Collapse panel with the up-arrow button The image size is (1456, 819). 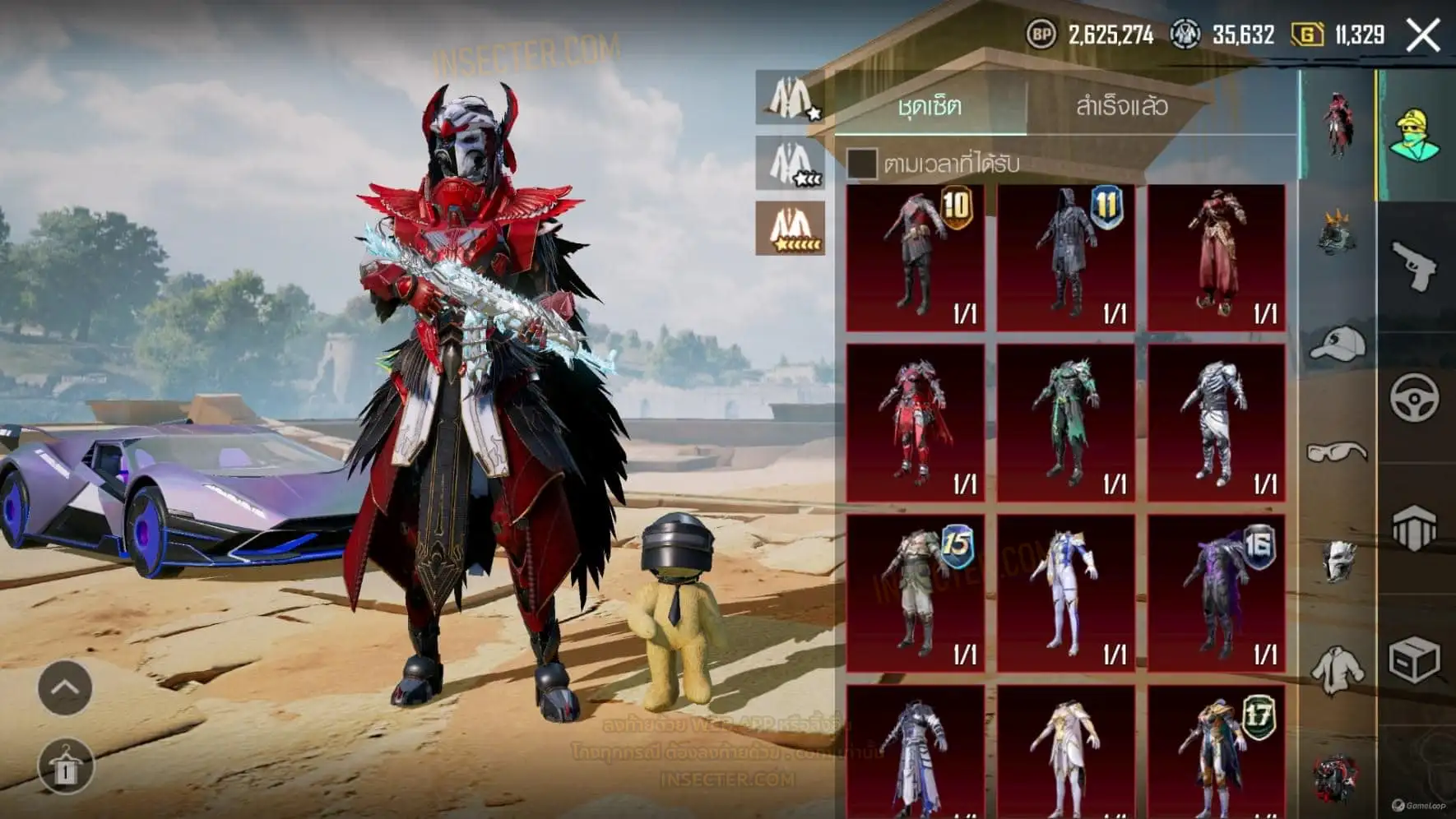point(65,687)
